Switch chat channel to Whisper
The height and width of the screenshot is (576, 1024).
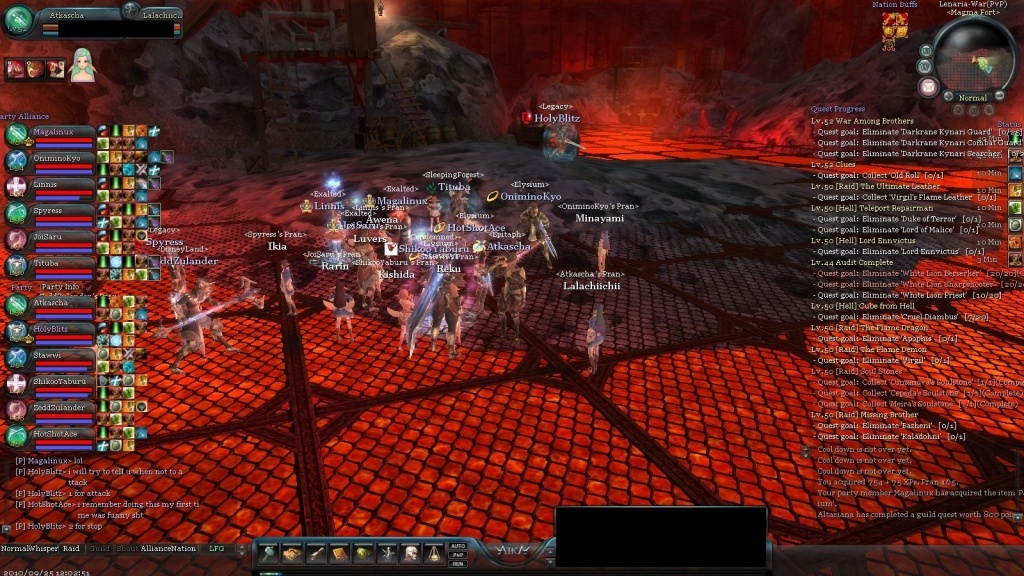(43, 548)
